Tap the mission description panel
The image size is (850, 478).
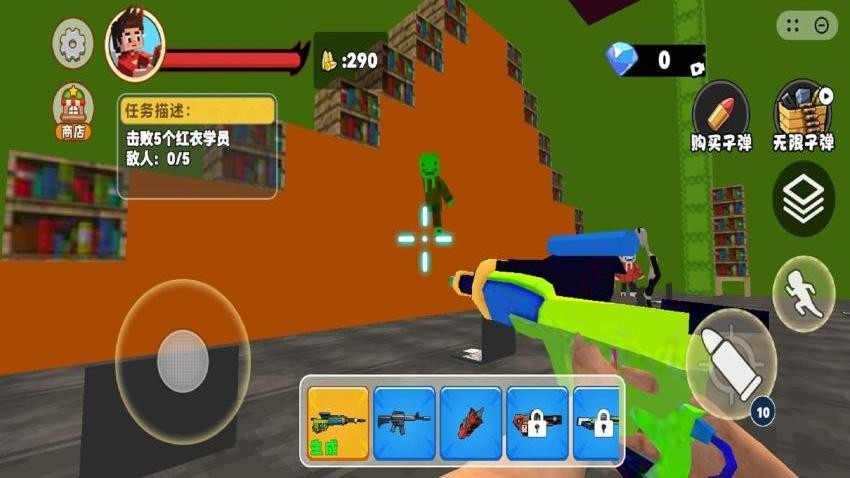pyautogui.click(x=197, y=146)
